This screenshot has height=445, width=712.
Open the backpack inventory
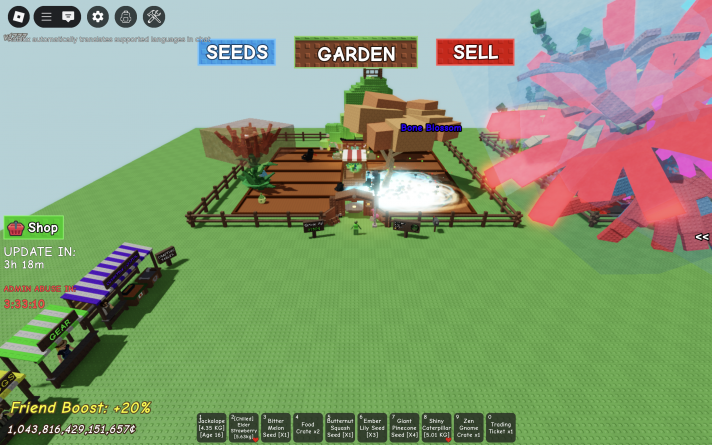tap(125, 16)
